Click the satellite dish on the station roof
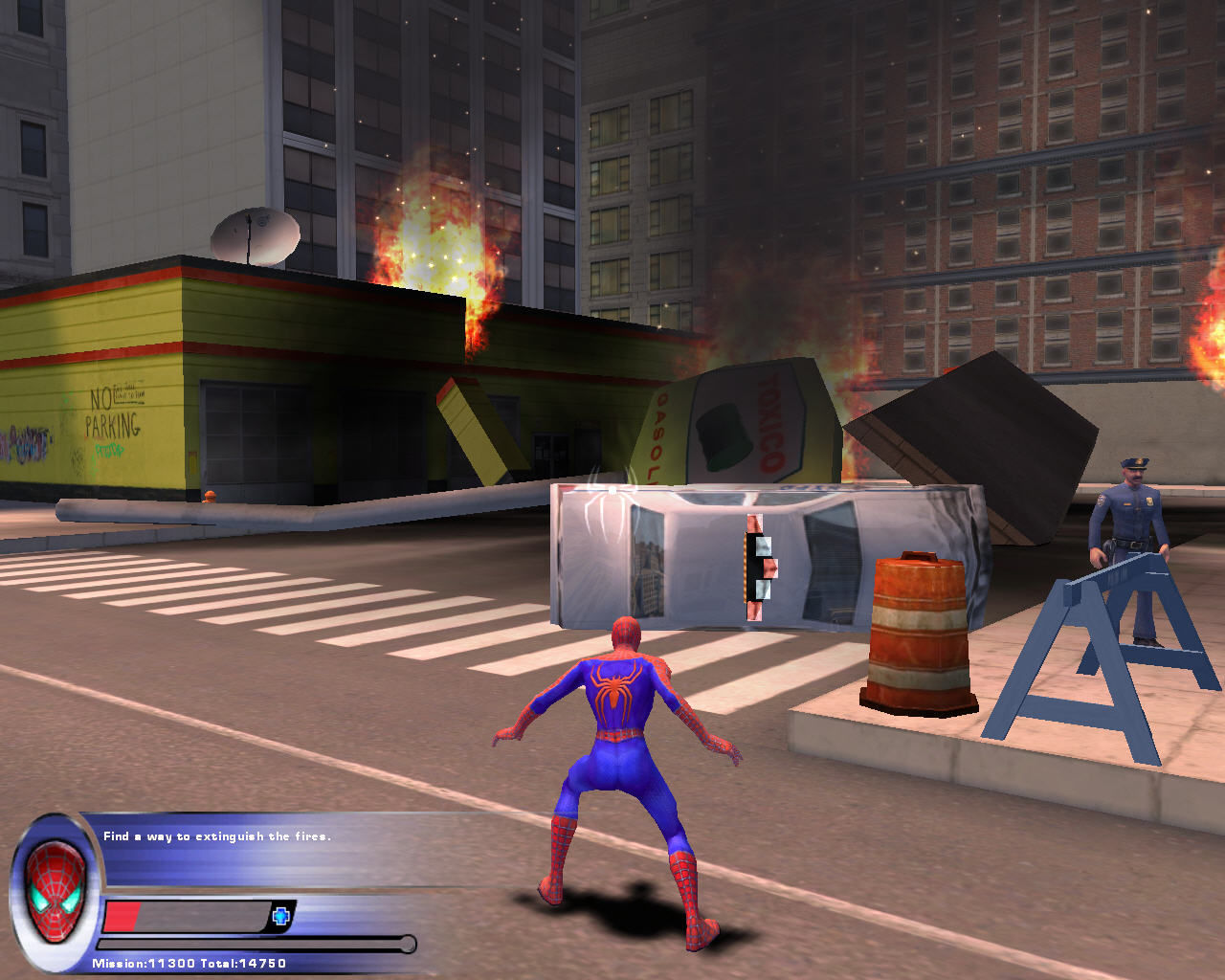The height and width of the screenshot is (980, 1225). pyautogui.click(x=256, y=237)
